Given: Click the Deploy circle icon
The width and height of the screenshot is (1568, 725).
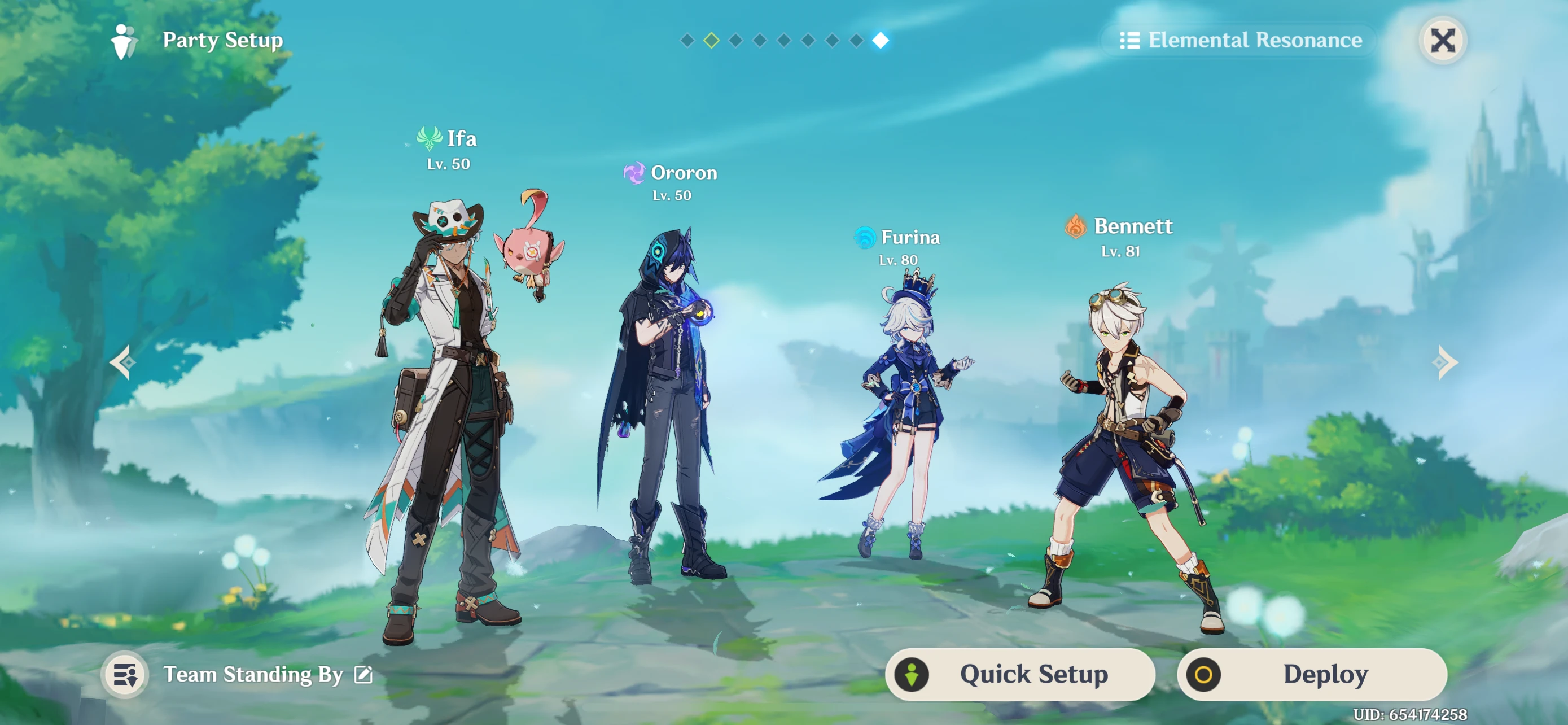Looking at the screenshot, I should [1202, 674].
